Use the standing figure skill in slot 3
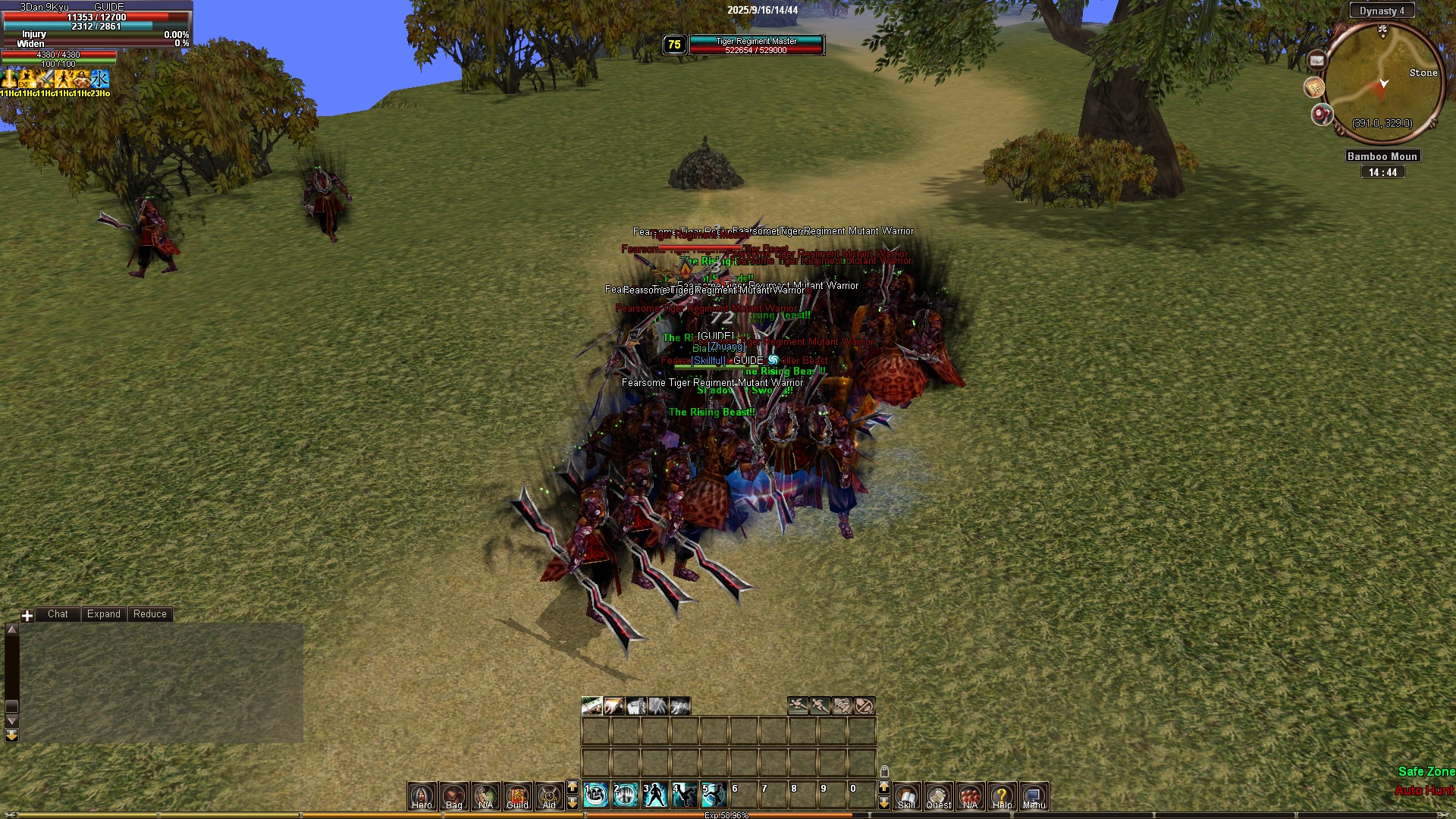The height and width of the screenshot is (819, 1456). [x=655, y=795]
